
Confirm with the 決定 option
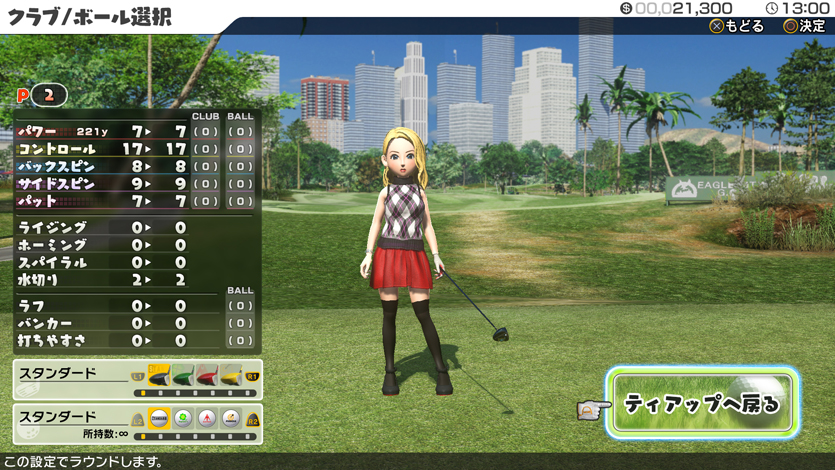pos(804,26)
